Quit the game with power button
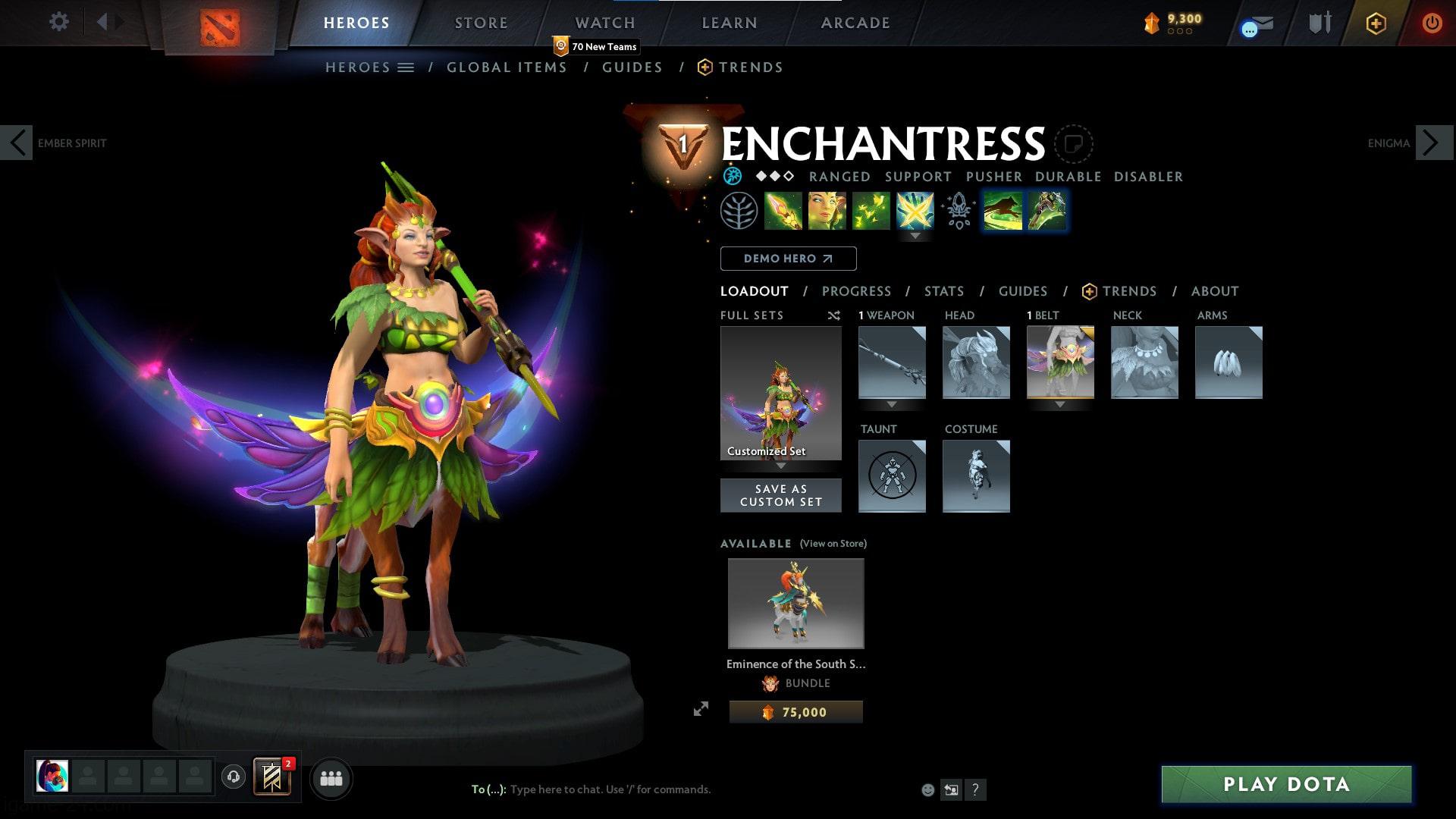Image resolution: width=1456 pixels, height=819 pixels. click(1431, 23)
